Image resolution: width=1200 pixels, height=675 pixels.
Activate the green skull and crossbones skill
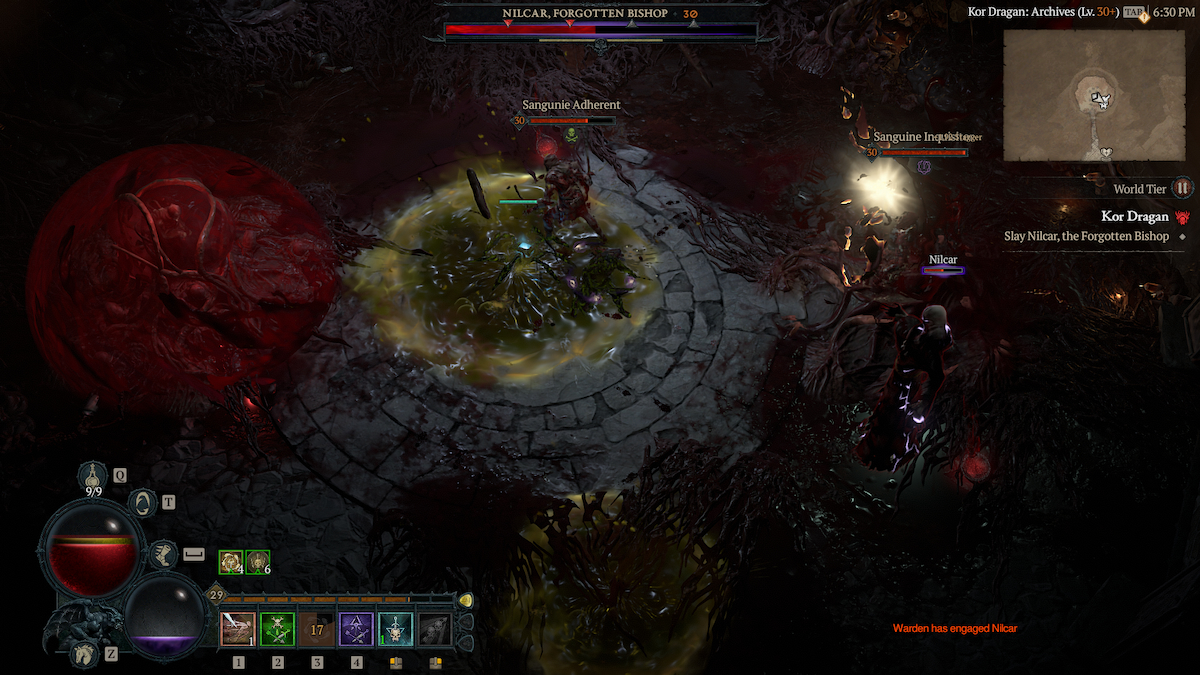click(x=277, y=630)
